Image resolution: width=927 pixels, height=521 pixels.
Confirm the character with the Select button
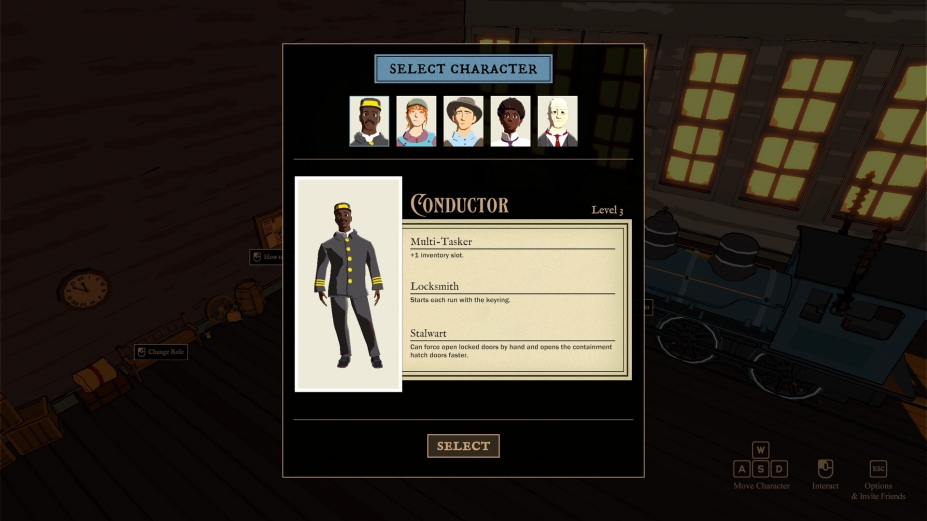point(463,446)
